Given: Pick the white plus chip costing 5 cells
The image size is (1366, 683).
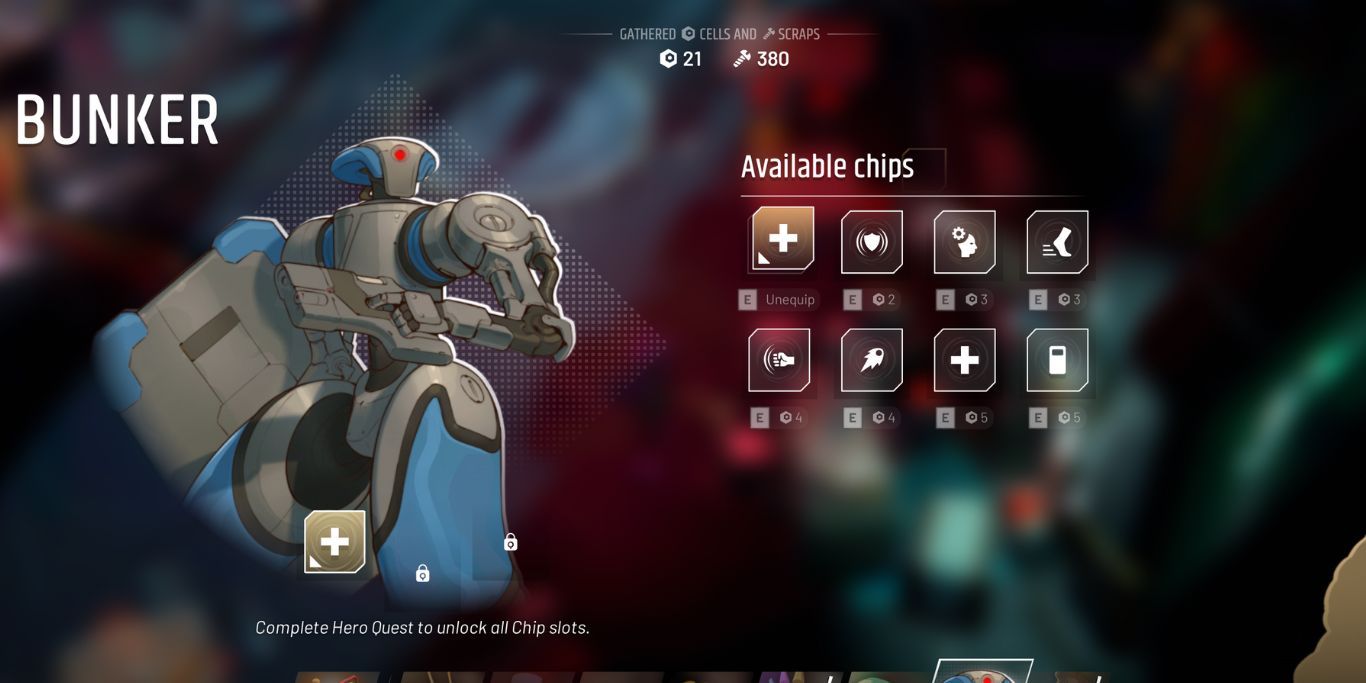Looking at the screenshot, I should point(964,360).
